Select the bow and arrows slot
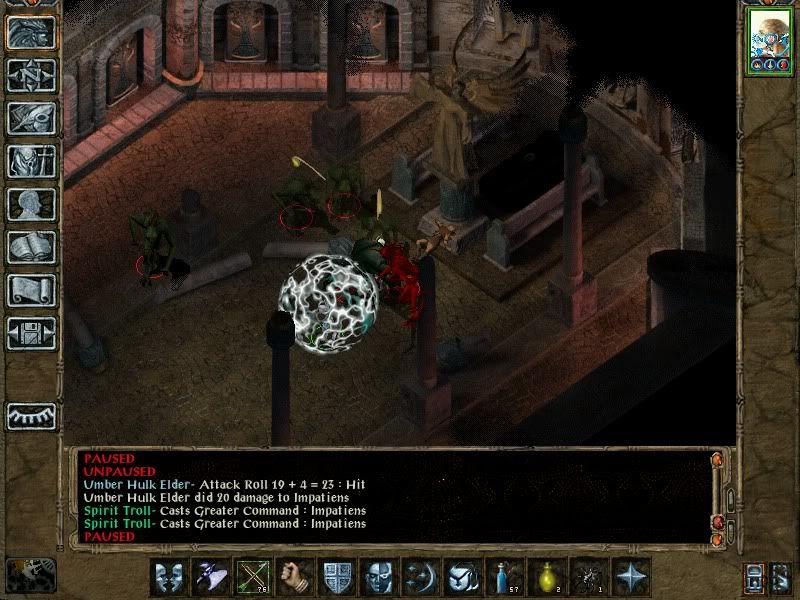 [x=253, y=577]
